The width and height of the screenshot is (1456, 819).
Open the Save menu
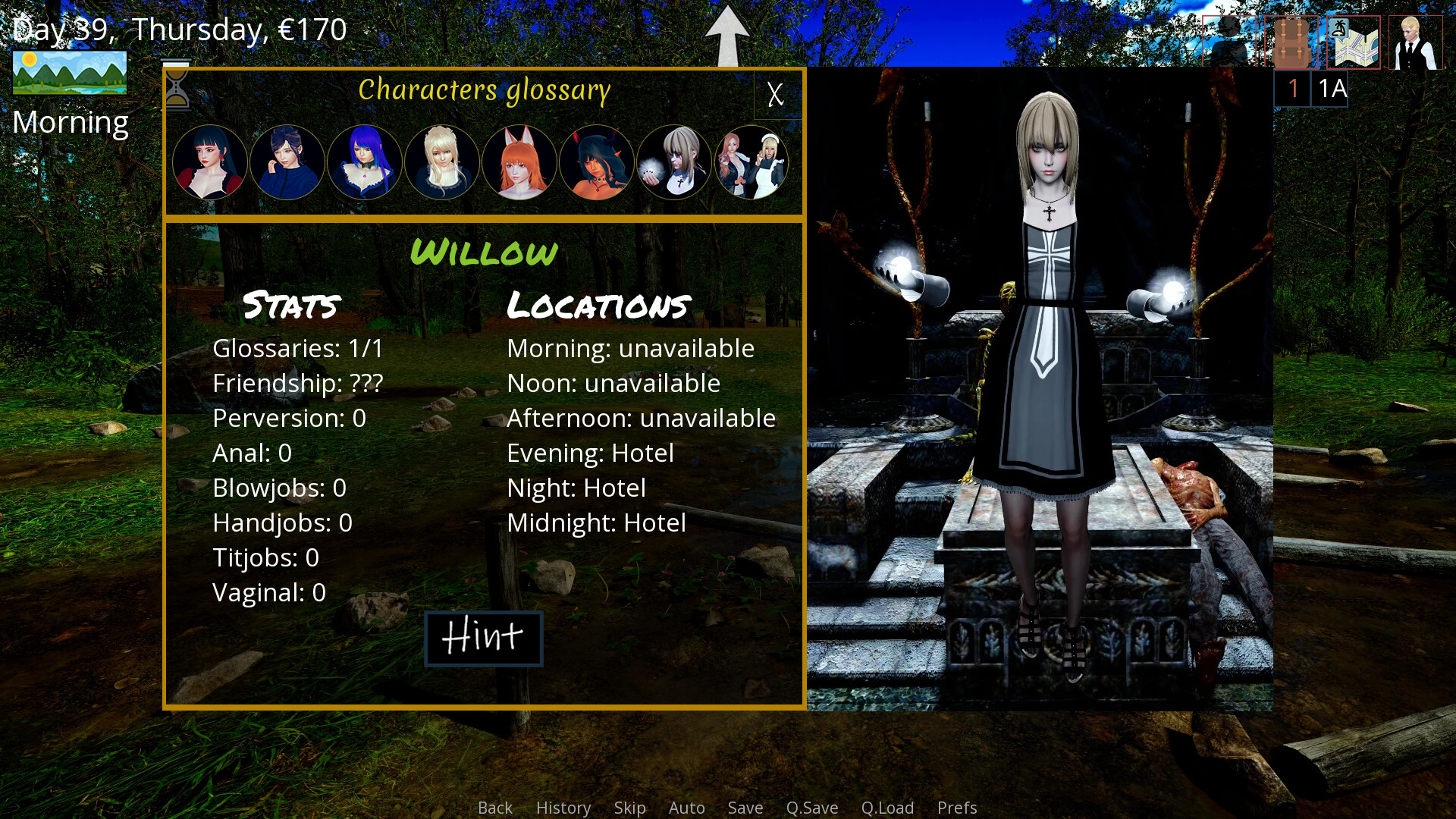(x=745, y=808)
